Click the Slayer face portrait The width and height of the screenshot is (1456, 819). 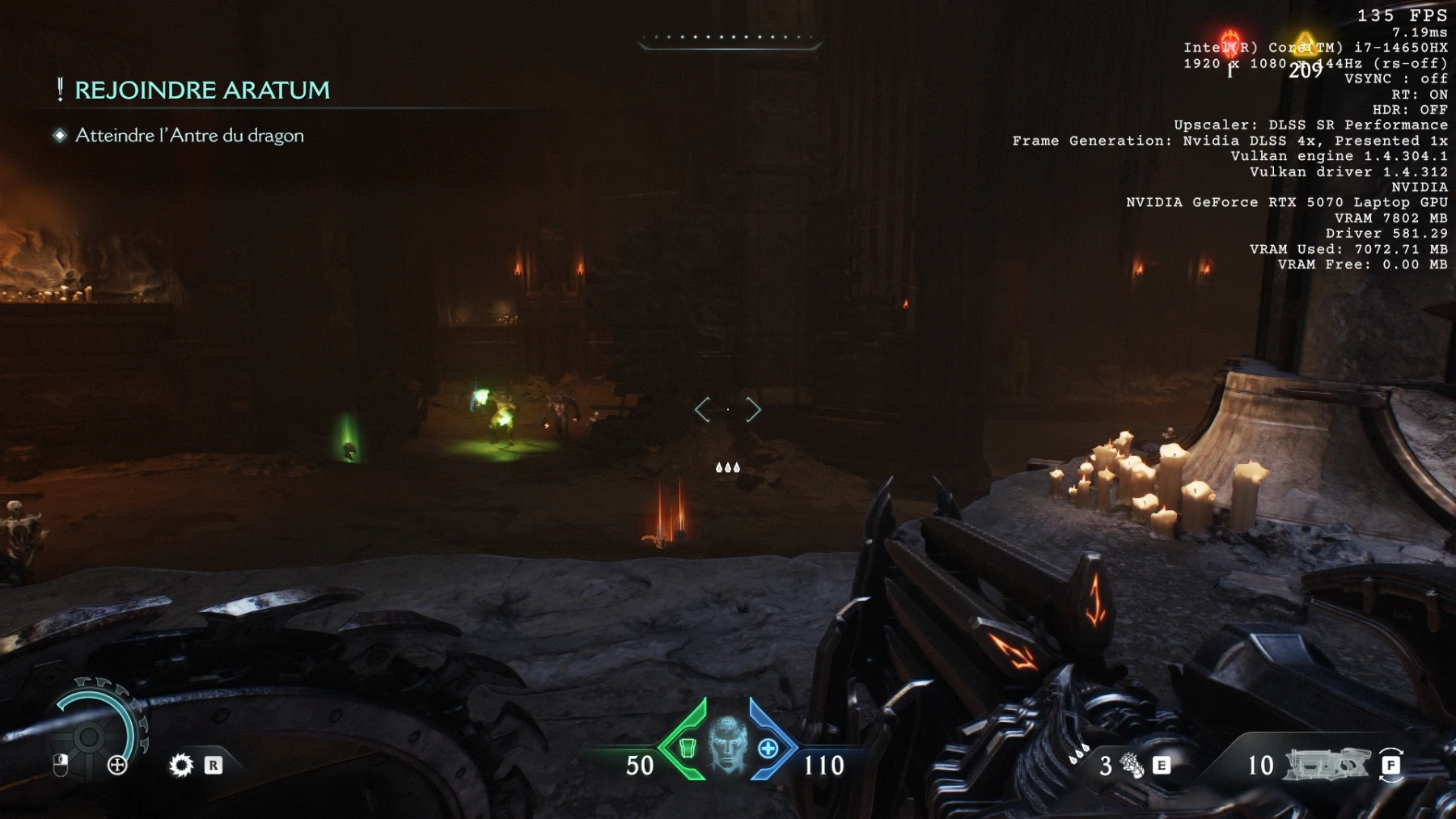pos(727,744)
